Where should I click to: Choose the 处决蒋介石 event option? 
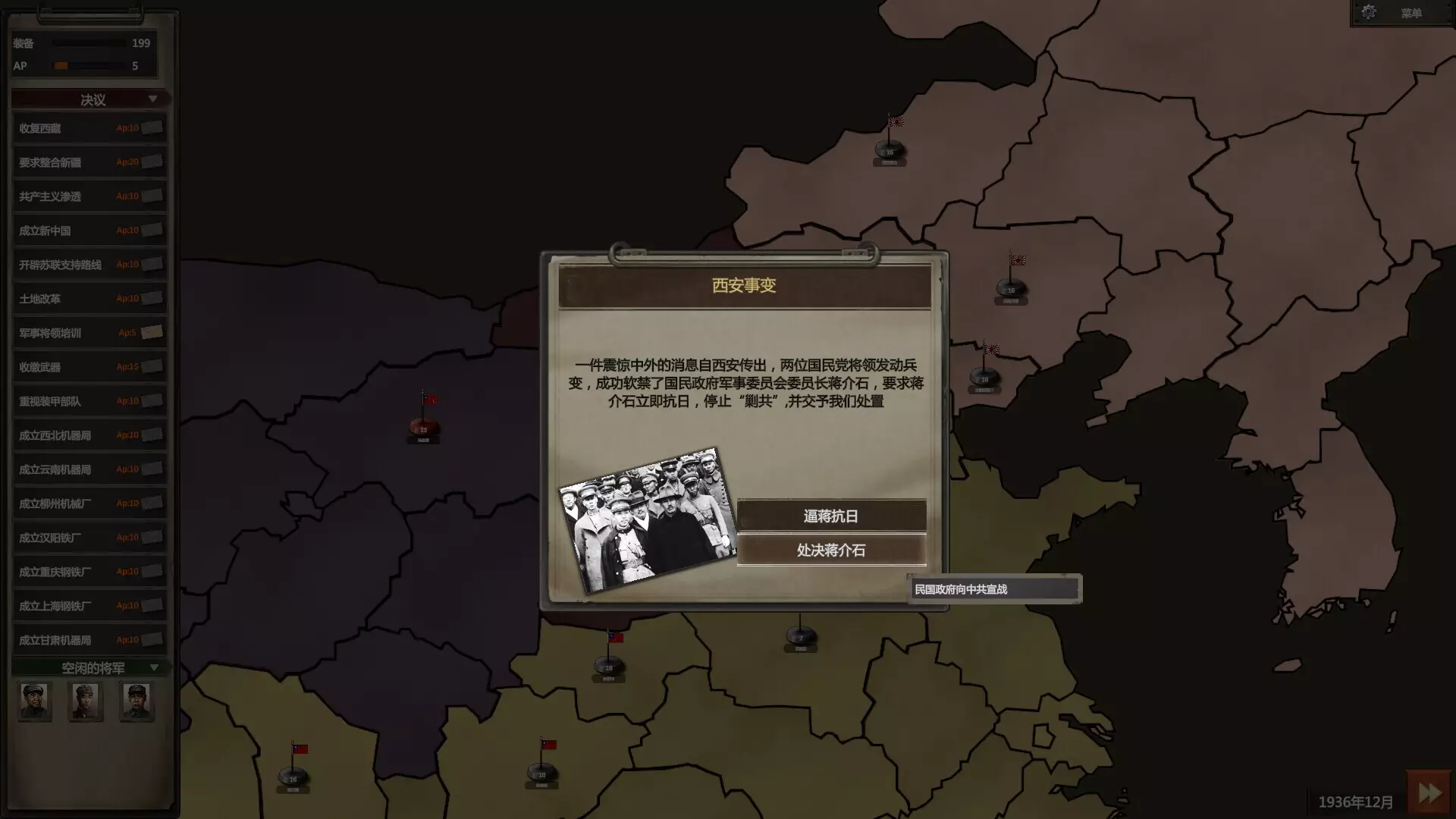coord(833,551)
